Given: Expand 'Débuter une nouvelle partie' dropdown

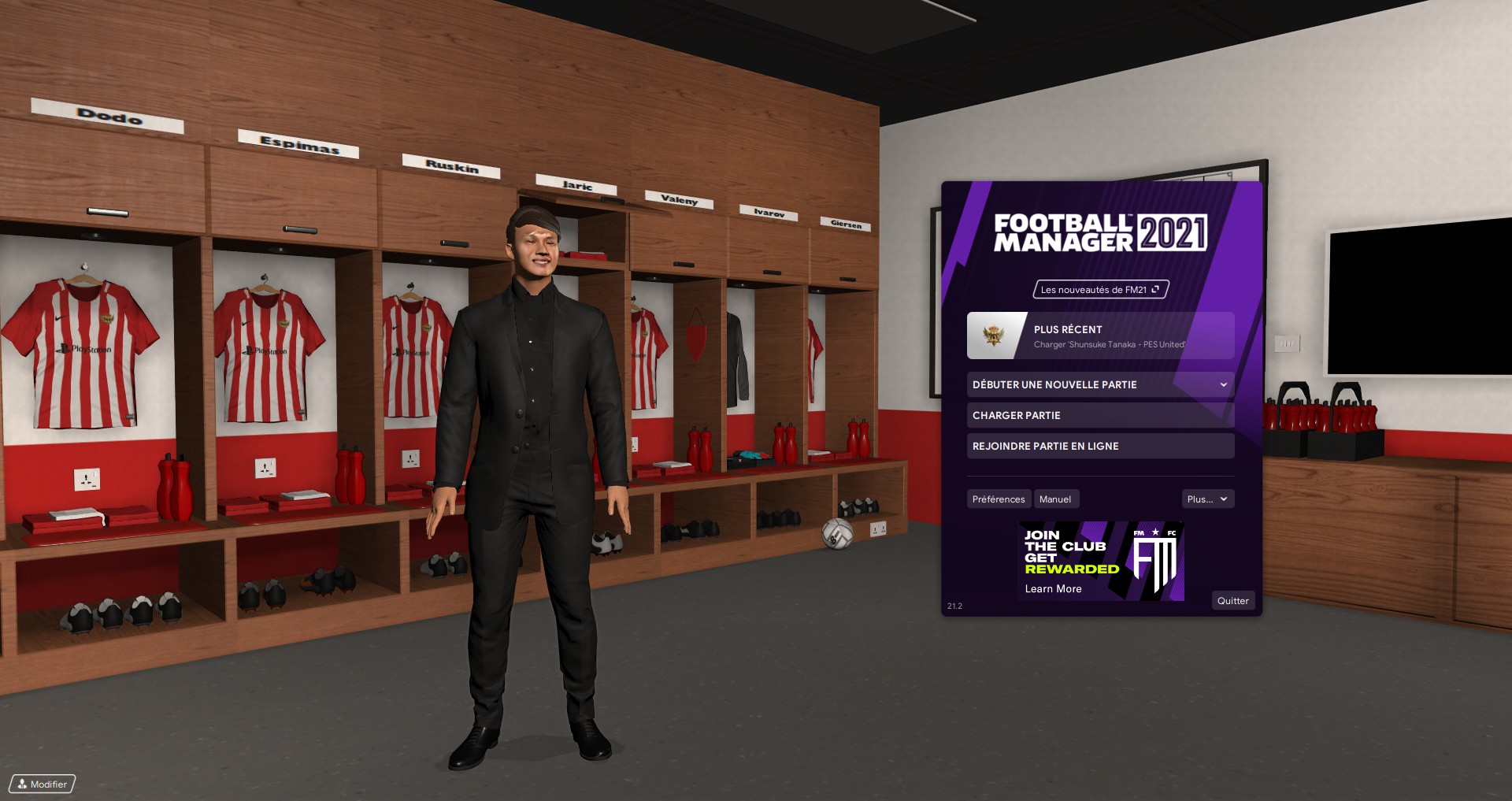Looking at the screenshot, I should click(1100, 385).
